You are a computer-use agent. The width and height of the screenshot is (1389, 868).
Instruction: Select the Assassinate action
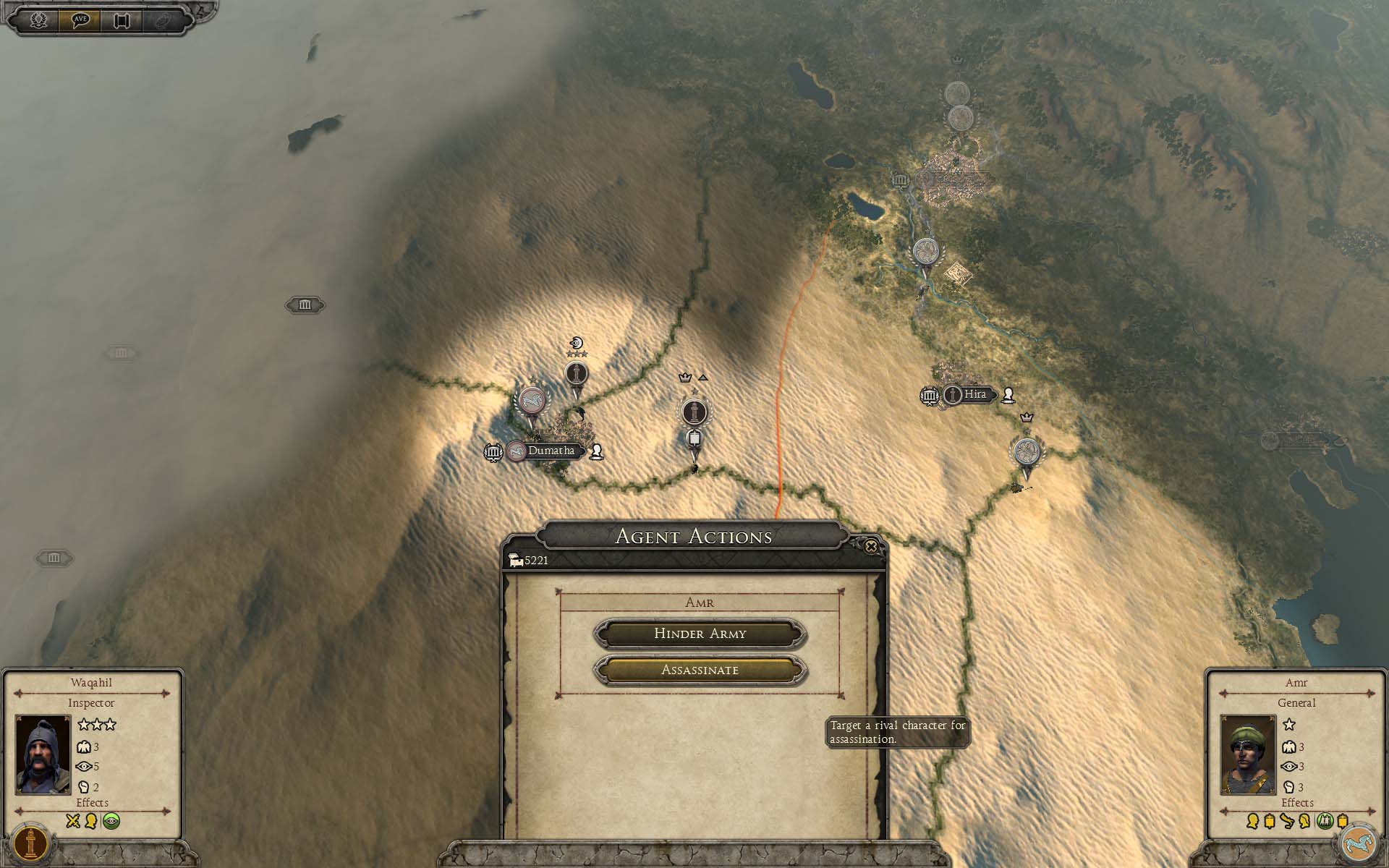pyautogui.click(x=700, y=670)
